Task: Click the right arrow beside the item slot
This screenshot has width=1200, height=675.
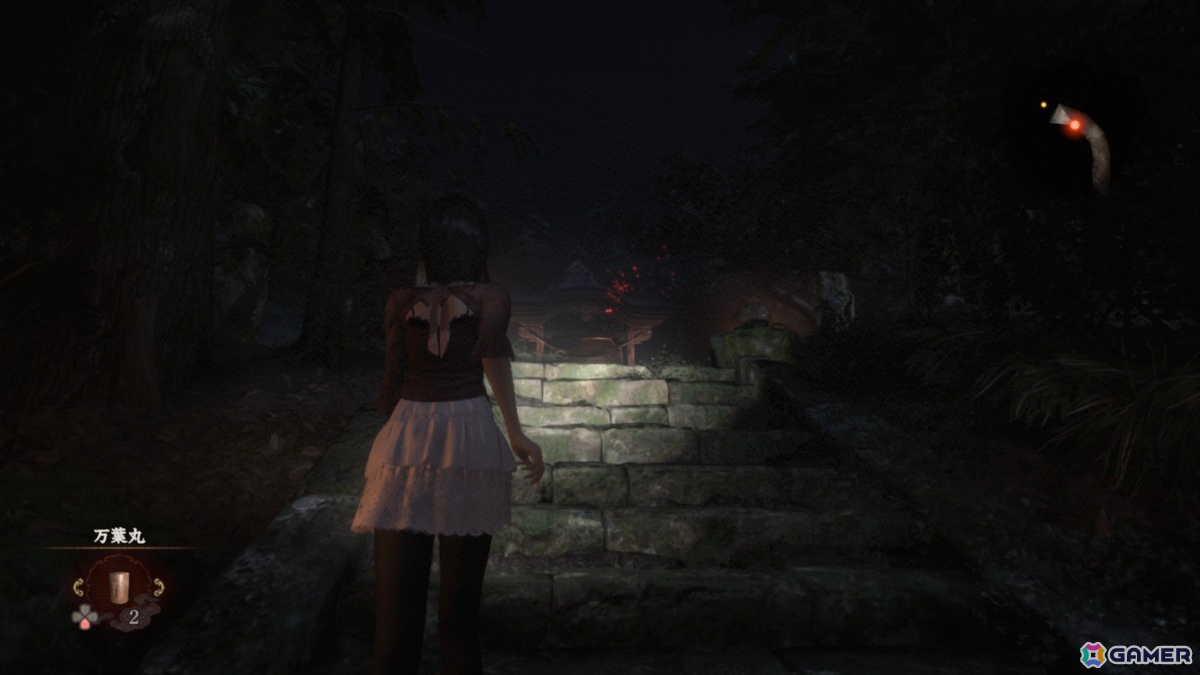Action: (161, 587)
